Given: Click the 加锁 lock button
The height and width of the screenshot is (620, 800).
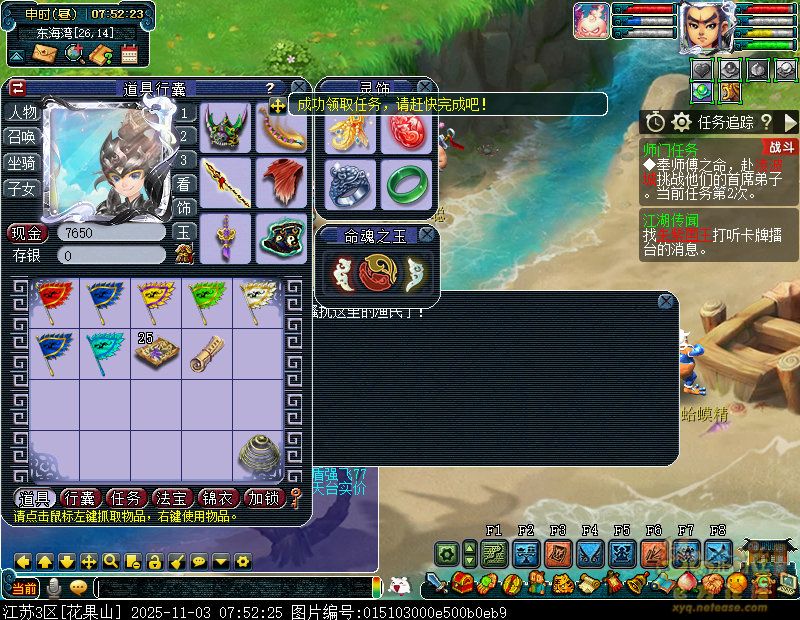Looking at the screenshot, I should point(266,498).
